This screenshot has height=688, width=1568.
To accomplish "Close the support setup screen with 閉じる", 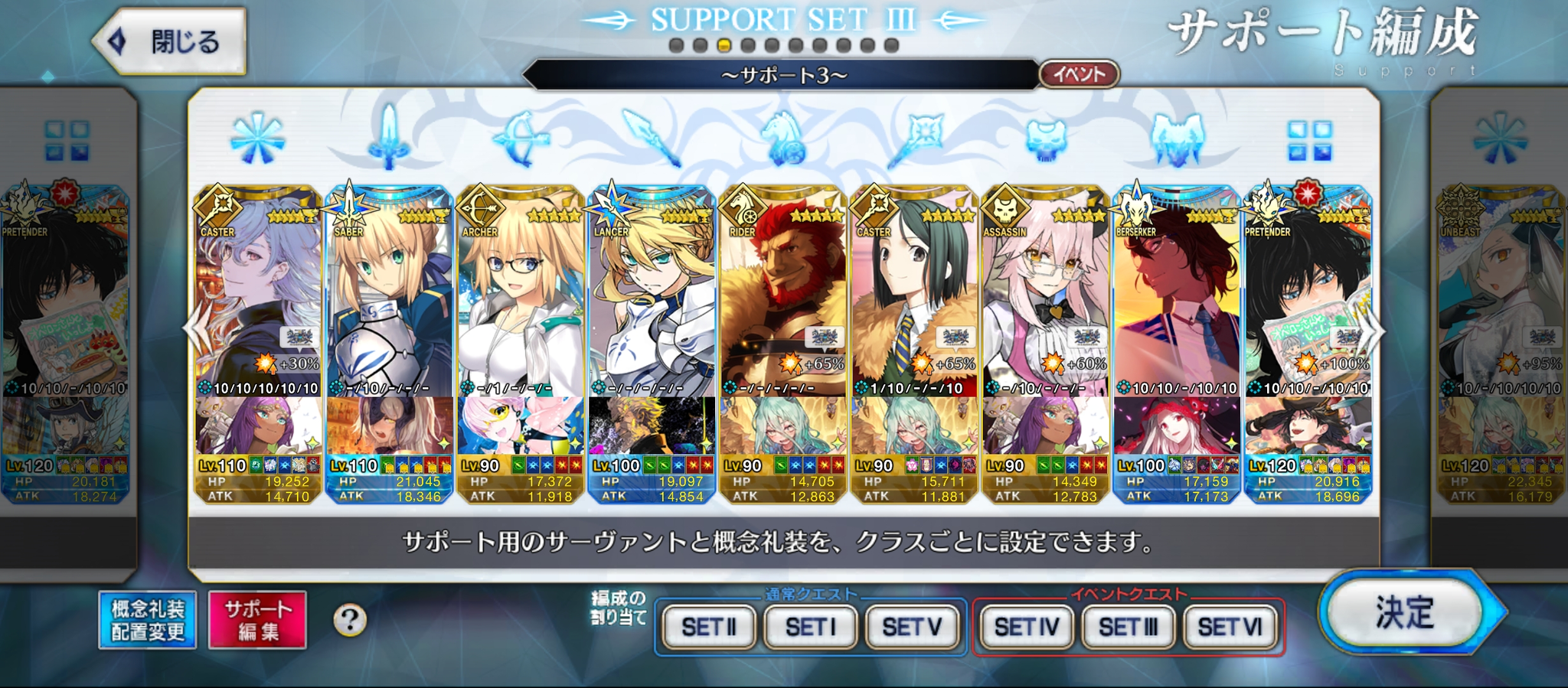I will tap(170, 41).
